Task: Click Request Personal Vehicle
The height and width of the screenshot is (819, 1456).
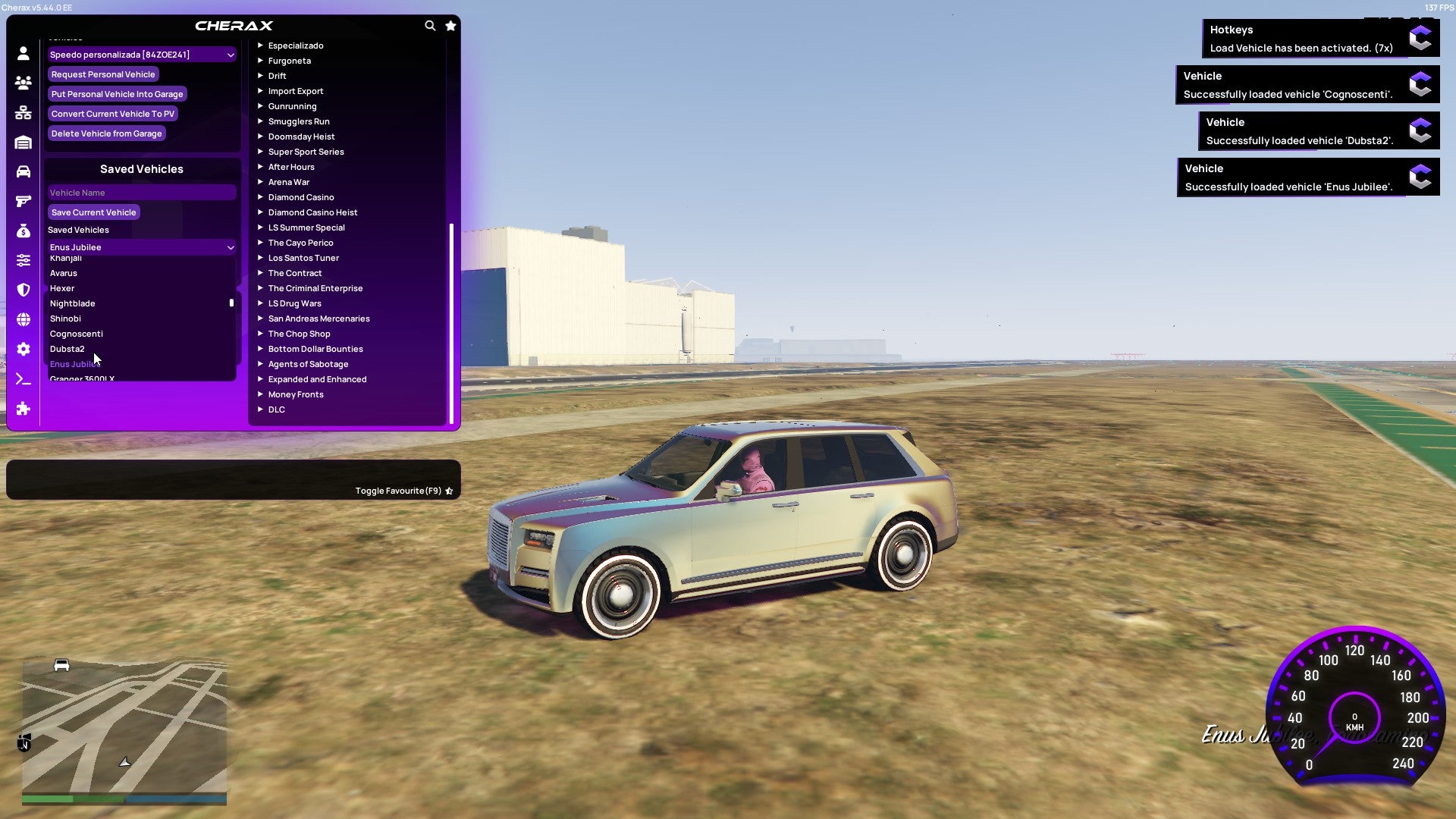Action: 103,74
